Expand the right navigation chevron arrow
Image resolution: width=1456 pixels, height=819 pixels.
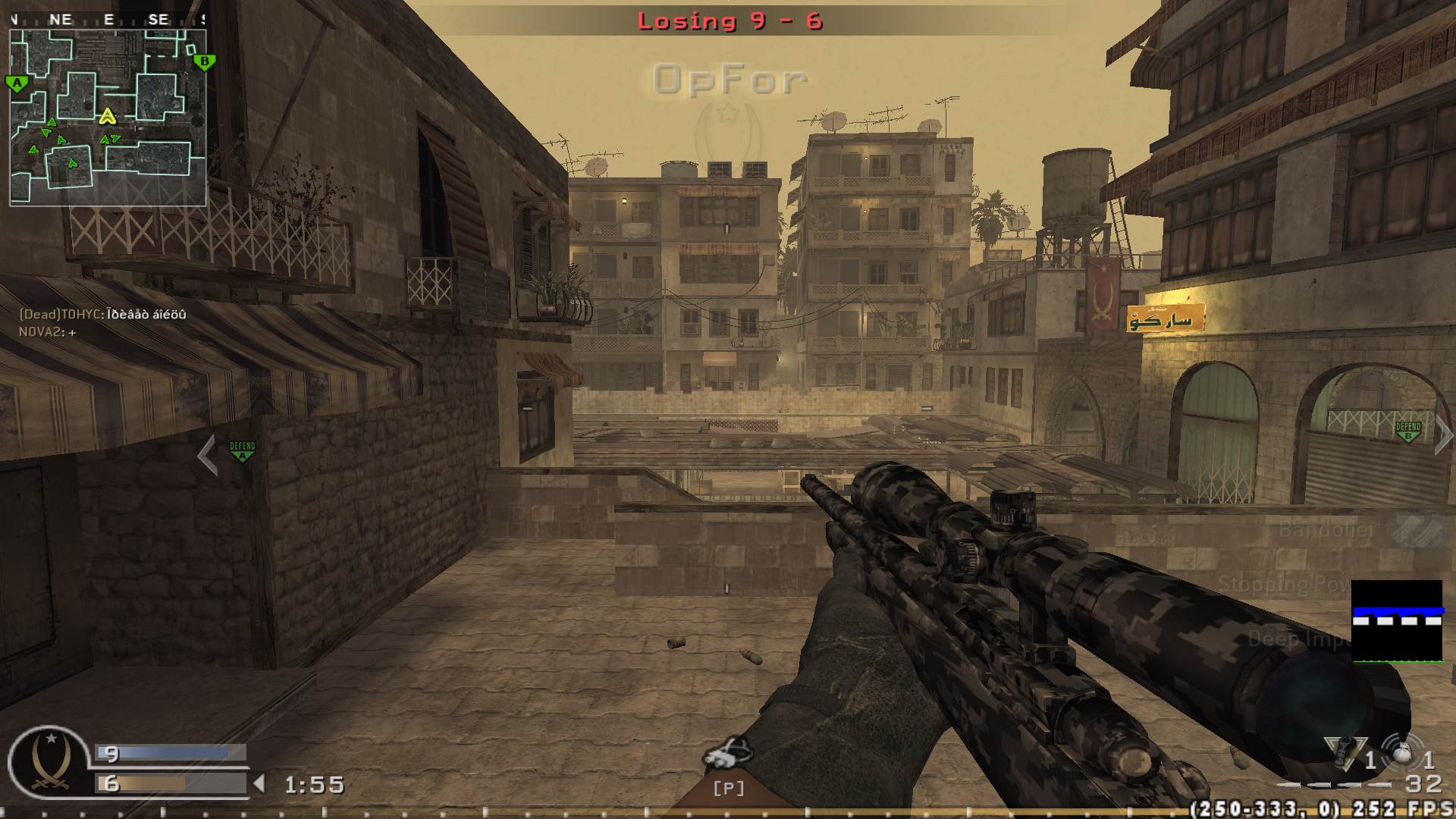tap(1441, 438)
